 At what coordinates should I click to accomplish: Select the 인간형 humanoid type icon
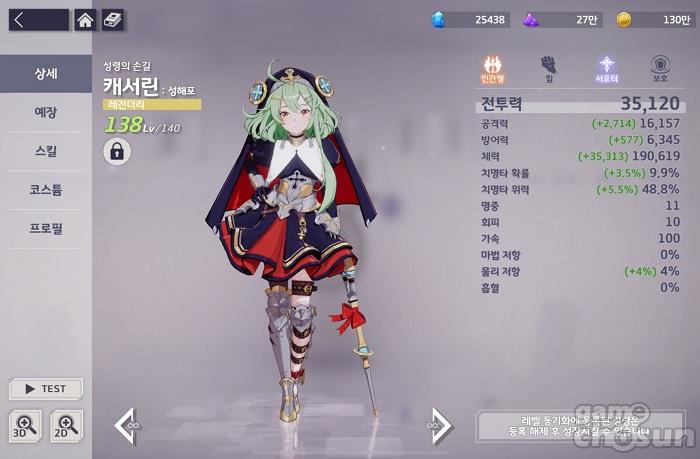click(492, 68)
